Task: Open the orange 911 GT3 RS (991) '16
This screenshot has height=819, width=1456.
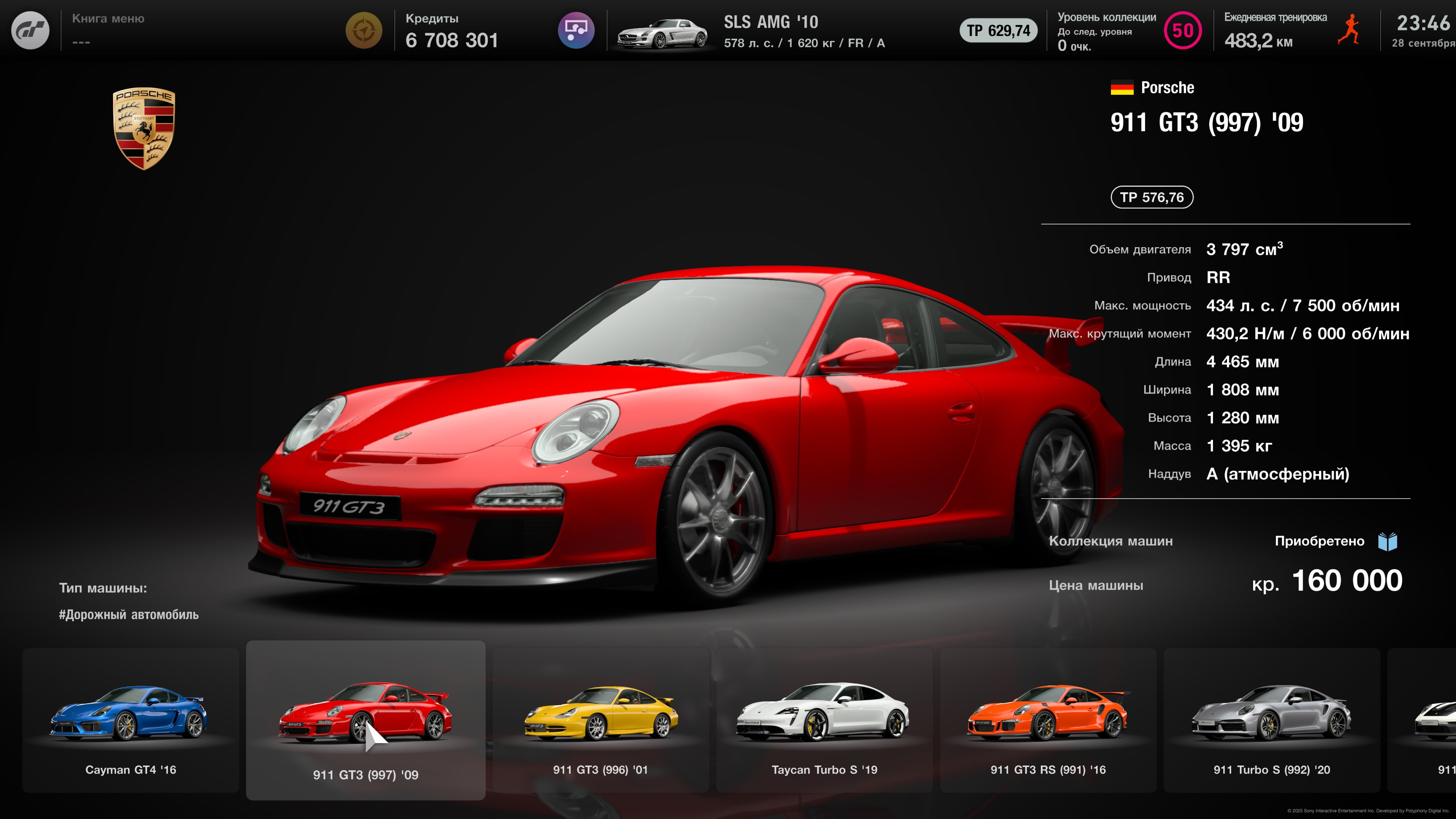Action: [x=1048, y=721]
